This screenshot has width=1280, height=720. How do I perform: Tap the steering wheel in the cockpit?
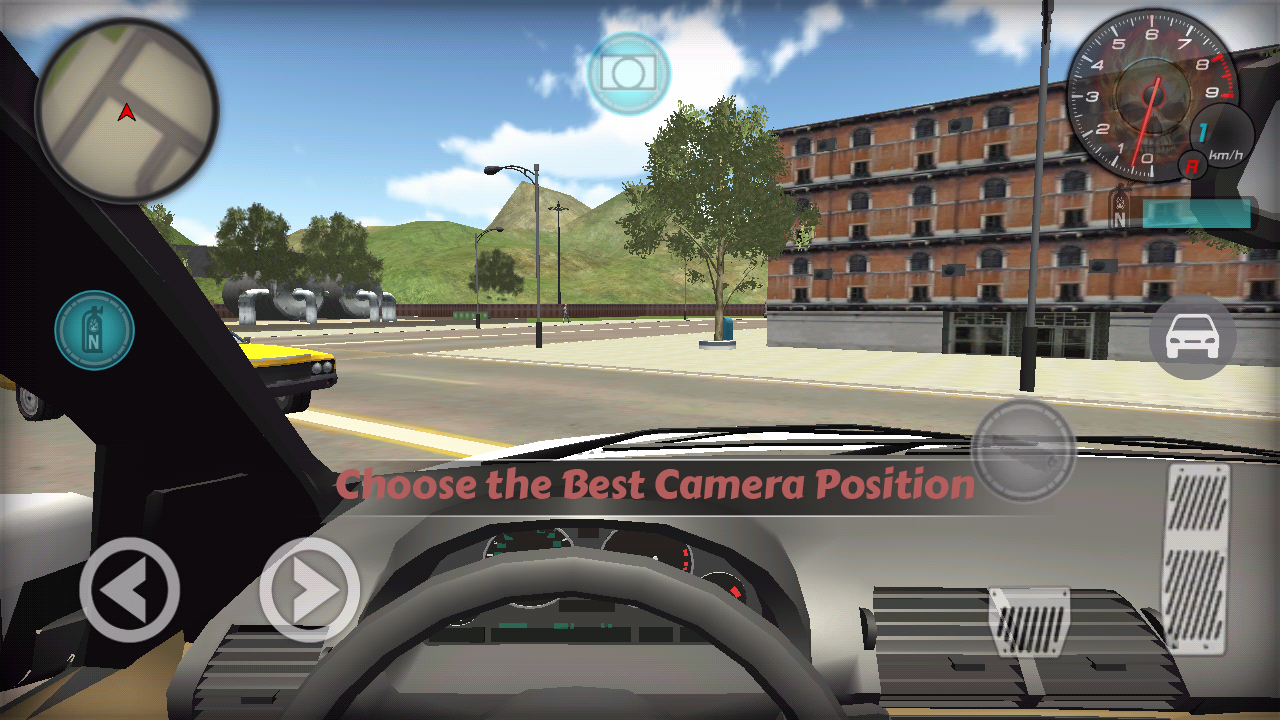click(600, 630)
